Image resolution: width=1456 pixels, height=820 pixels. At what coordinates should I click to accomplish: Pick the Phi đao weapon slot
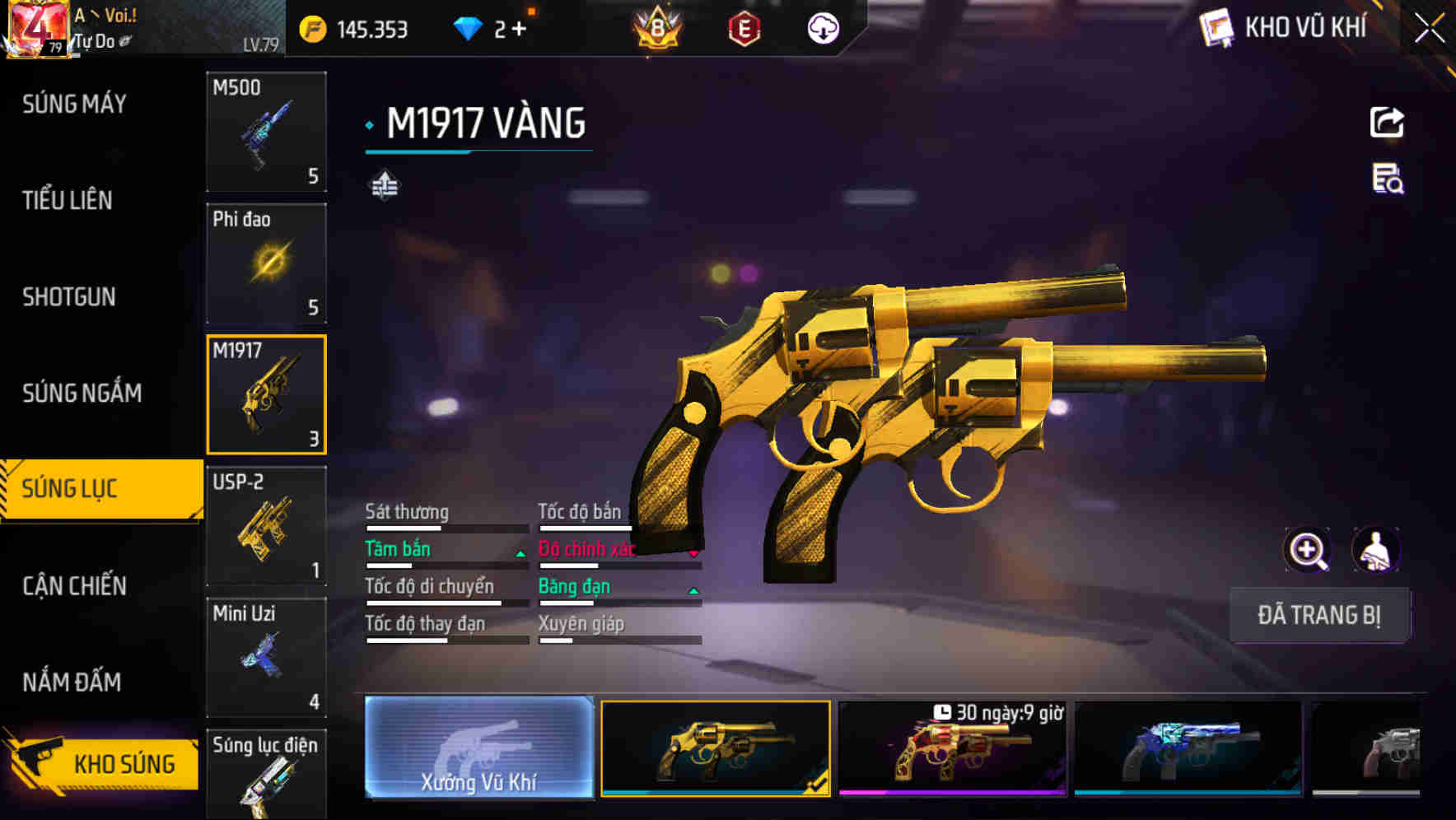(266, 263)
